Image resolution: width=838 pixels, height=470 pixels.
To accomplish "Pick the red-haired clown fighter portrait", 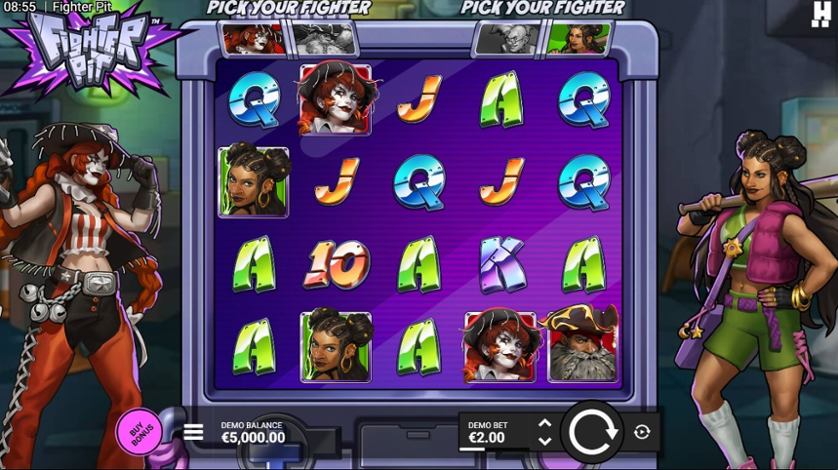I will [254, 39].
